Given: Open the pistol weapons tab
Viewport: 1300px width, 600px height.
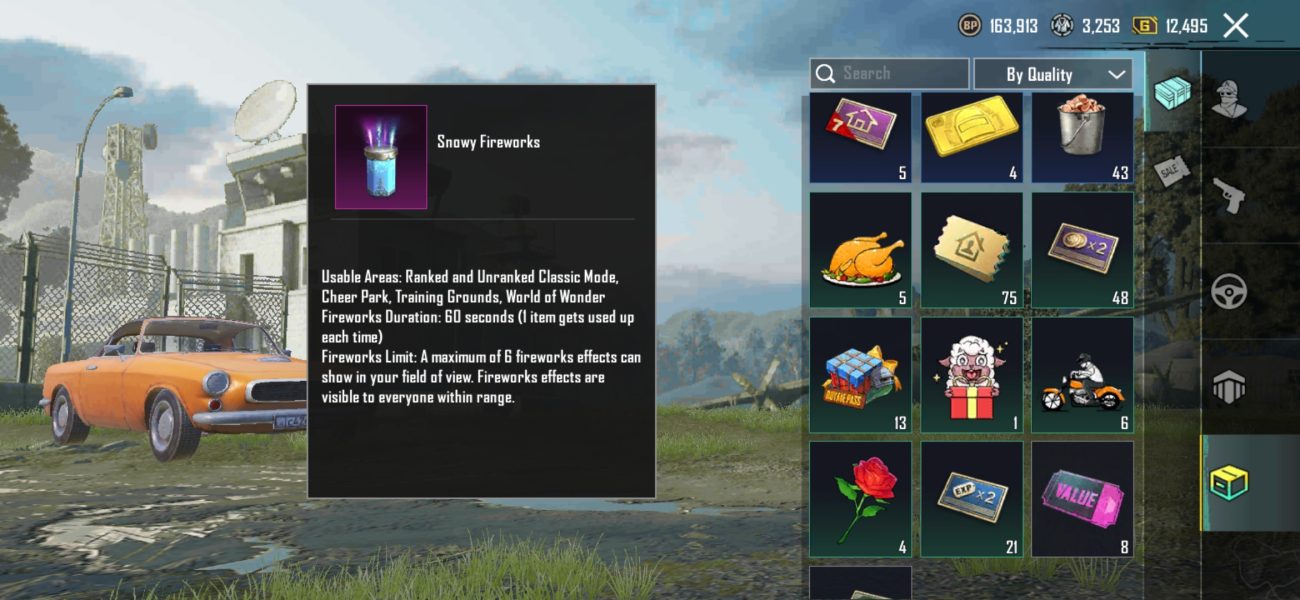Looking at the screenshot, I should [x=1228, y=194].
